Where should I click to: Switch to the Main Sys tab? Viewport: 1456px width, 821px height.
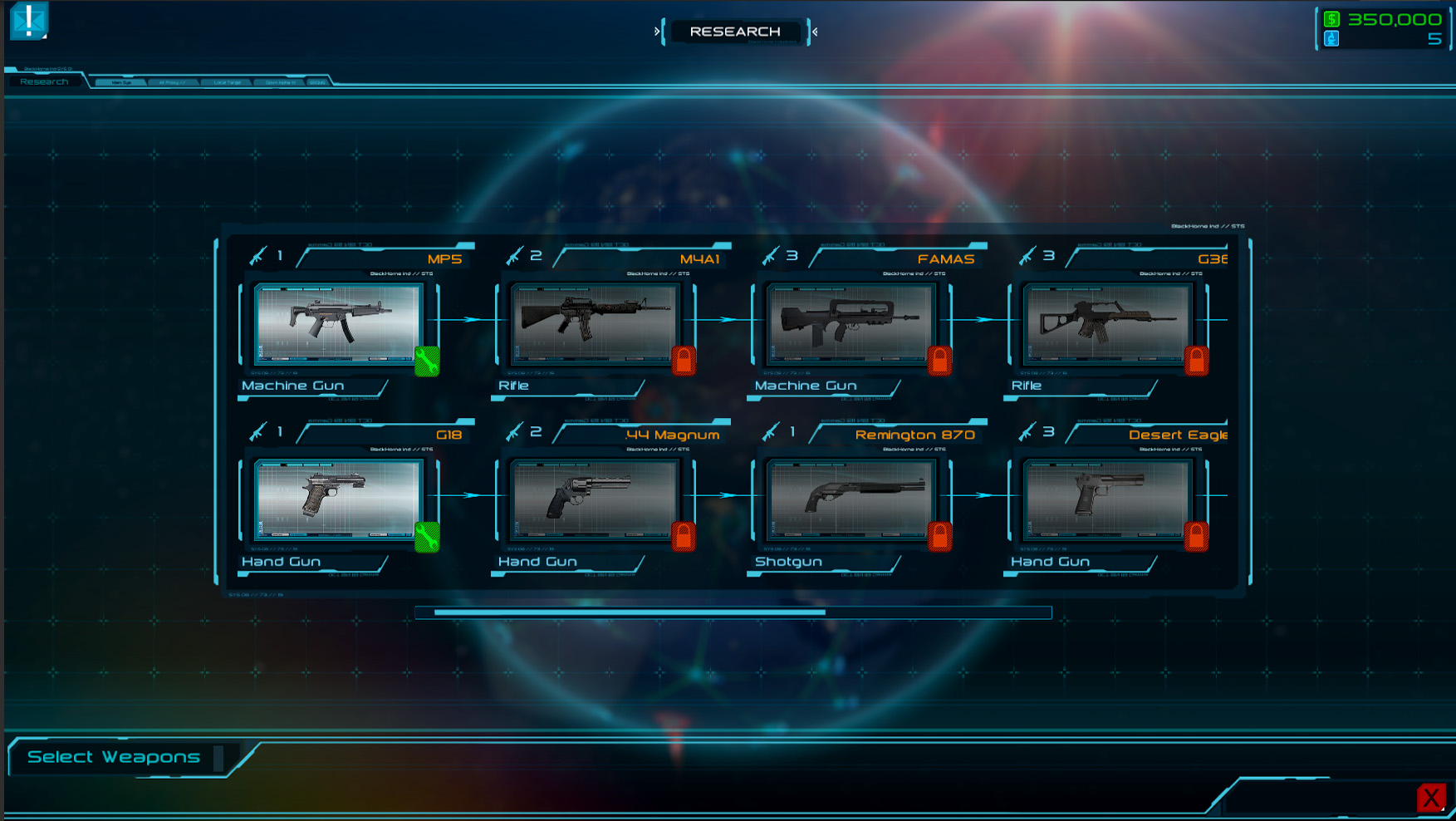tap(120, 82)
